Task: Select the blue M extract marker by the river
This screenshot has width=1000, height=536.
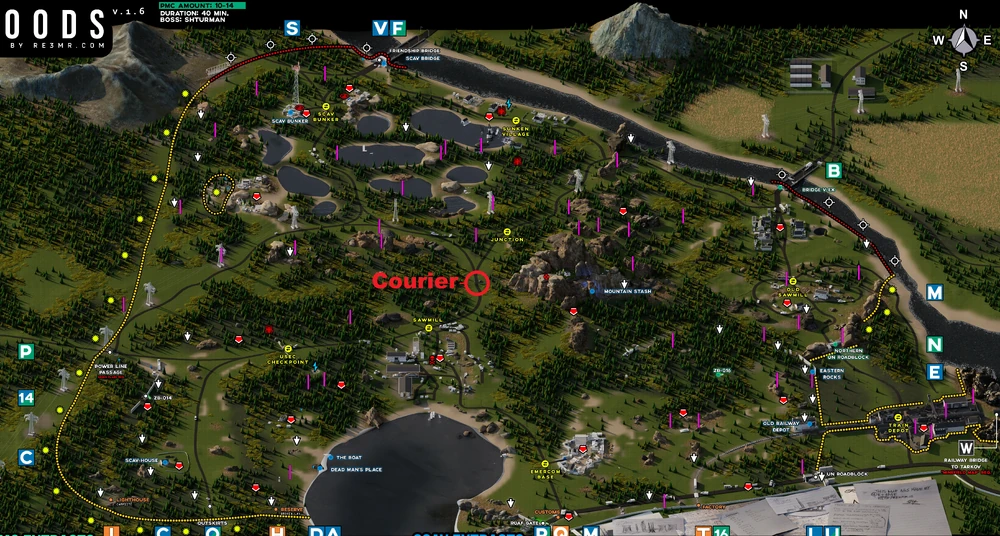Action: [x=934, y=292]
